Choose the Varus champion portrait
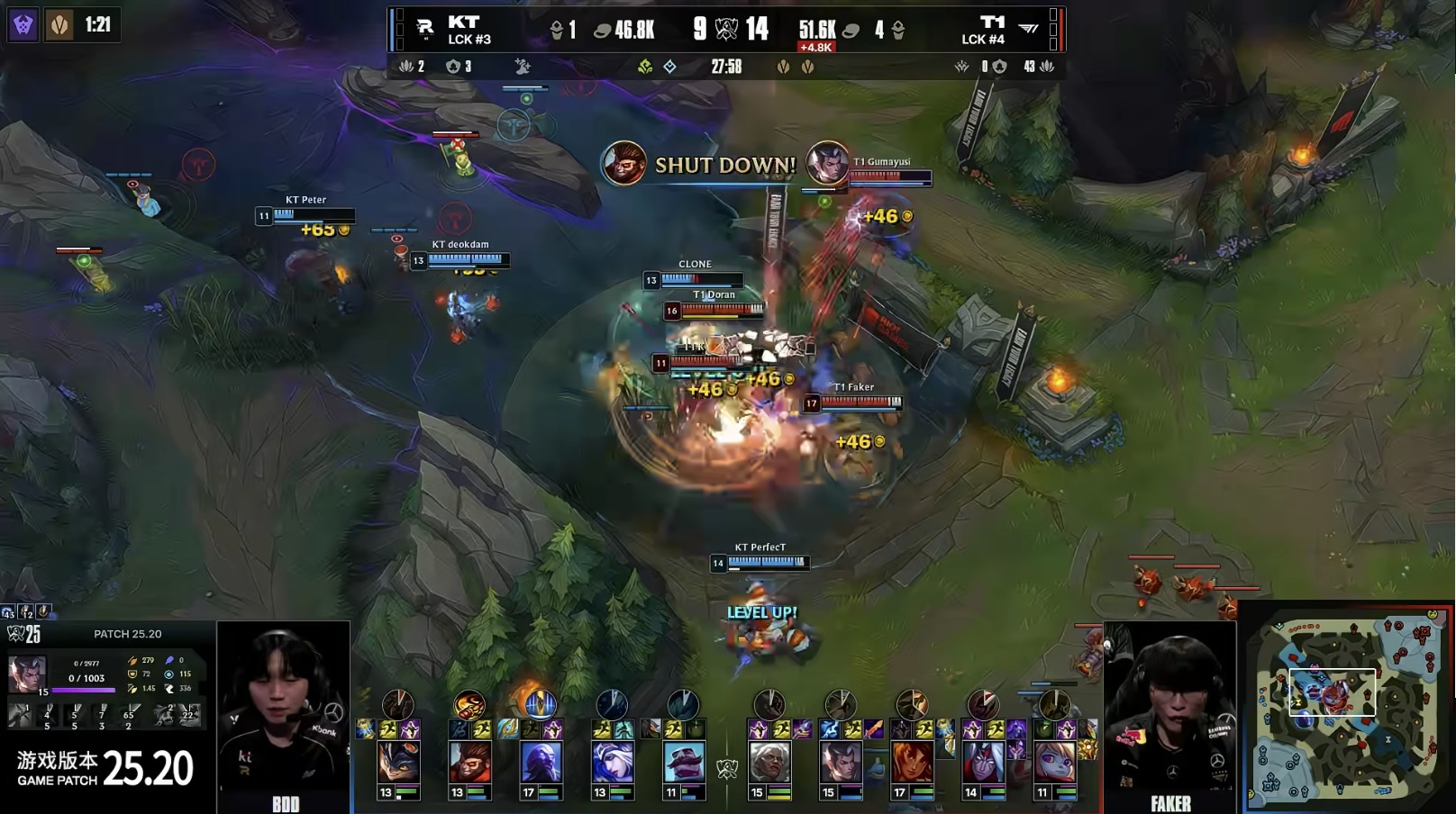1456x814 pixels. click(x=982, y=762)
